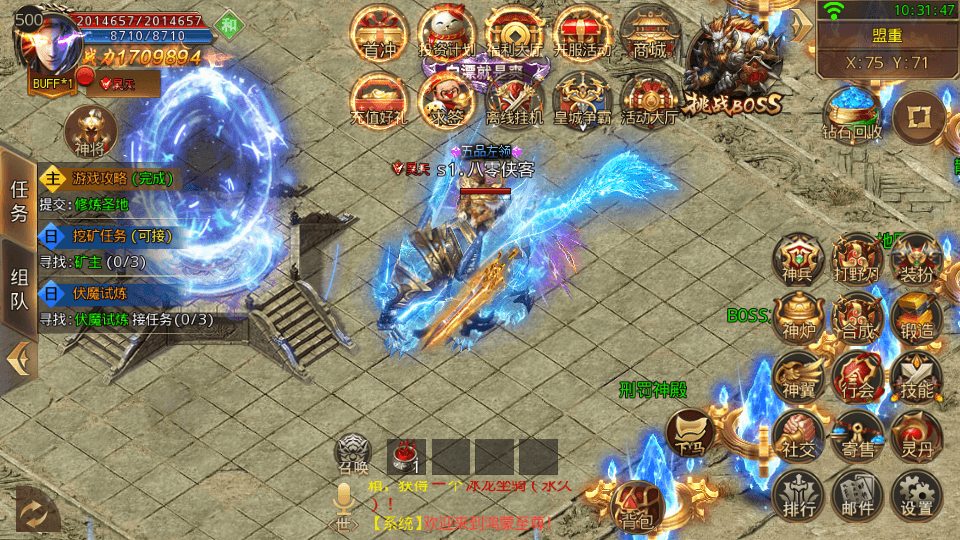This screenshot has height=540, width=960.
Task: Open the 邮件 mail icon
Action: (857, 497)
